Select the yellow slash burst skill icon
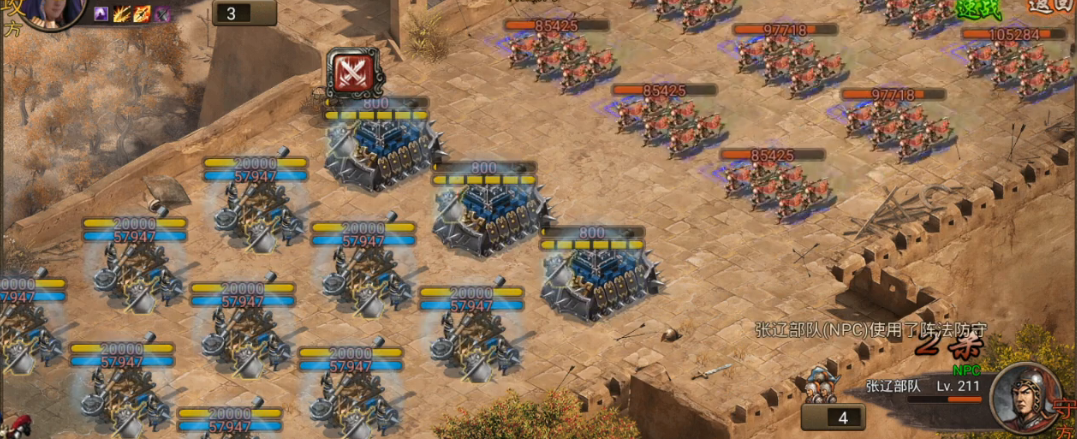The height and width of the screenshot is (439, 1077). (x=122, y=14)
